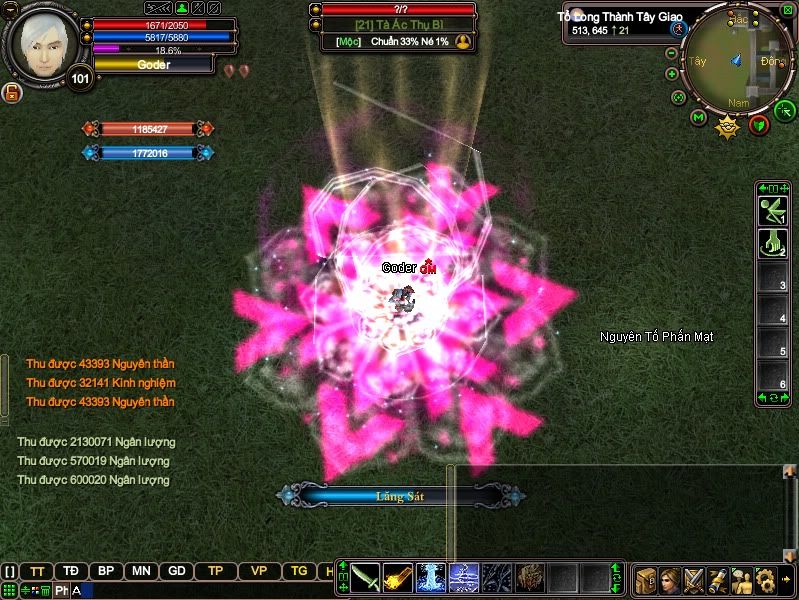Click the Tà Ác Thụ Bì target frame

point(397,26)
